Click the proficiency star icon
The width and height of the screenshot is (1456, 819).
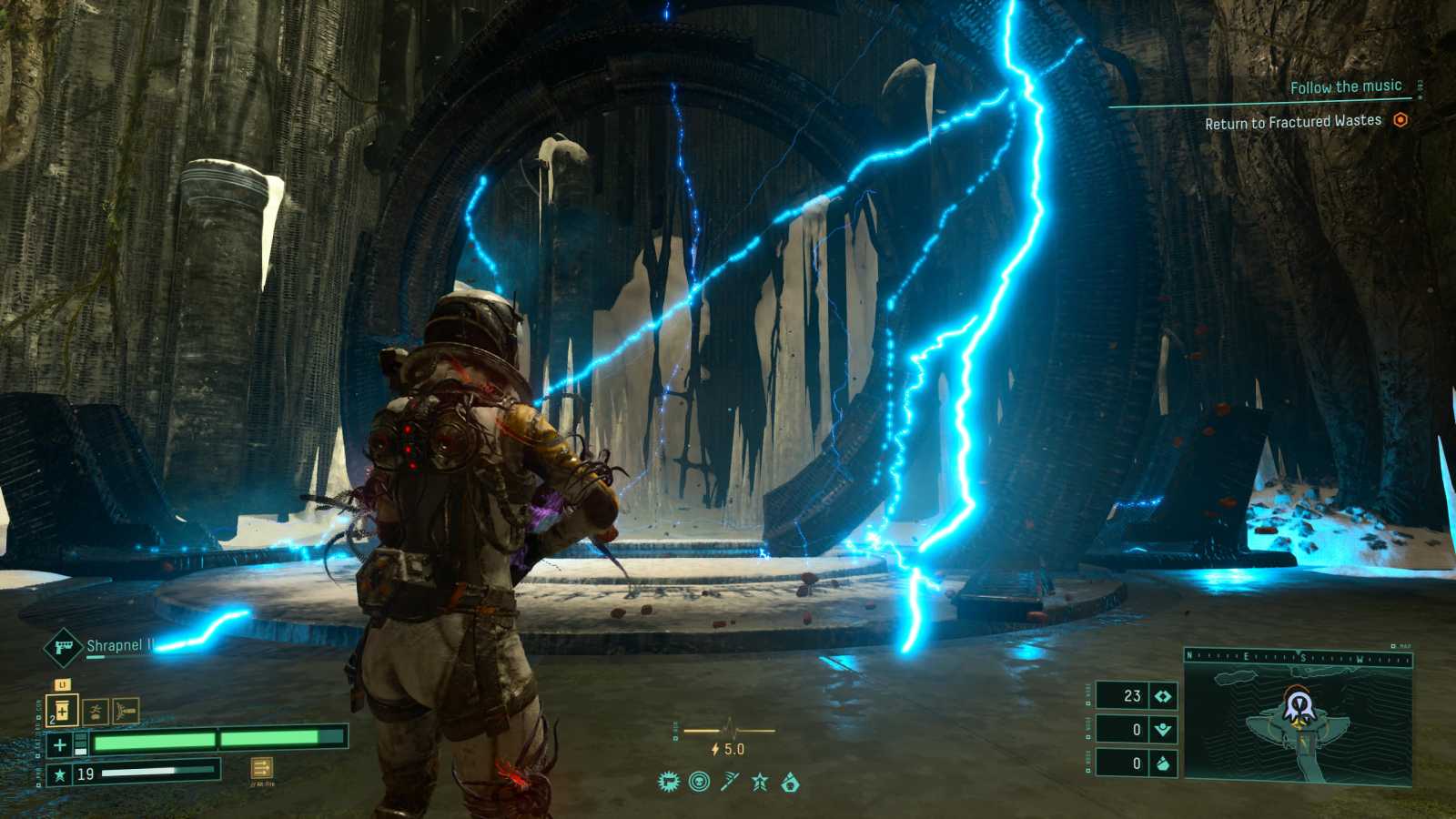pyautogui.click(x=60, y=774)
